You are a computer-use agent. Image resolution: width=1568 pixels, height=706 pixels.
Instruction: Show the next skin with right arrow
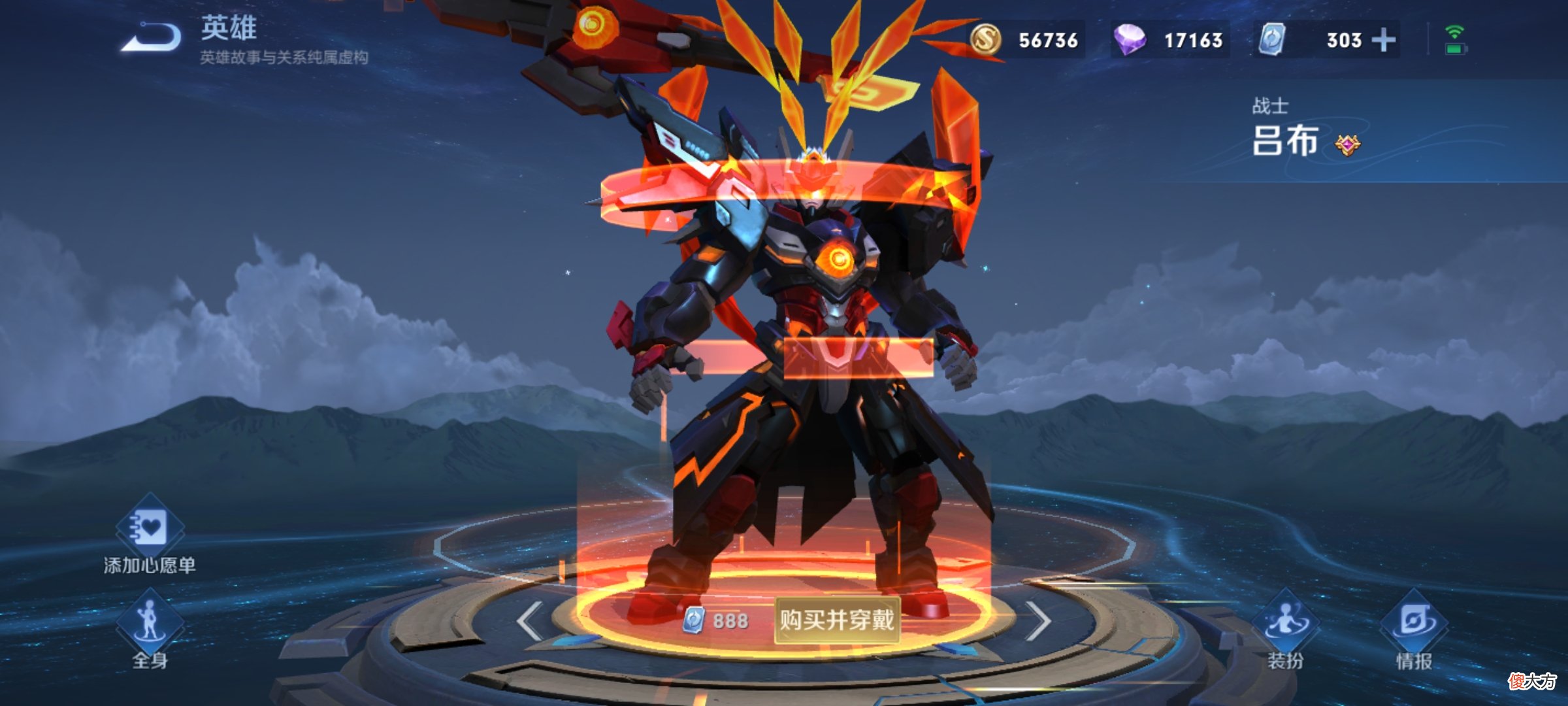(x=1039, y=621)
